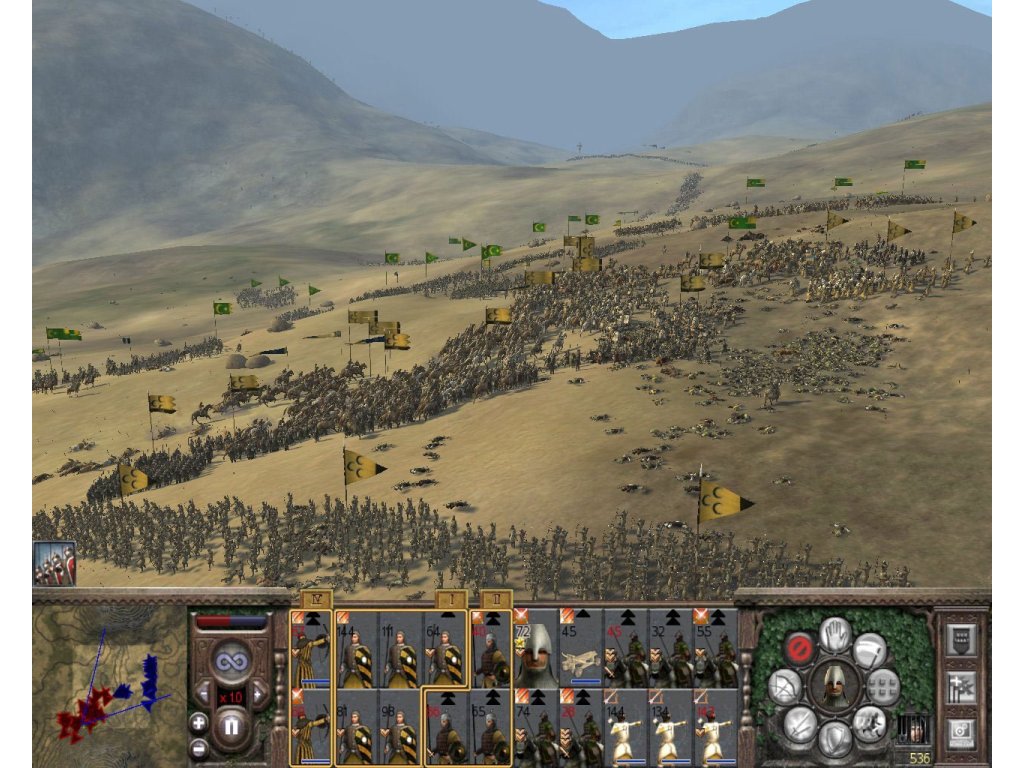This screenshot has width=1024, height=768.
Task: Toggle run mode running figure icon
Action: [870, 723]
